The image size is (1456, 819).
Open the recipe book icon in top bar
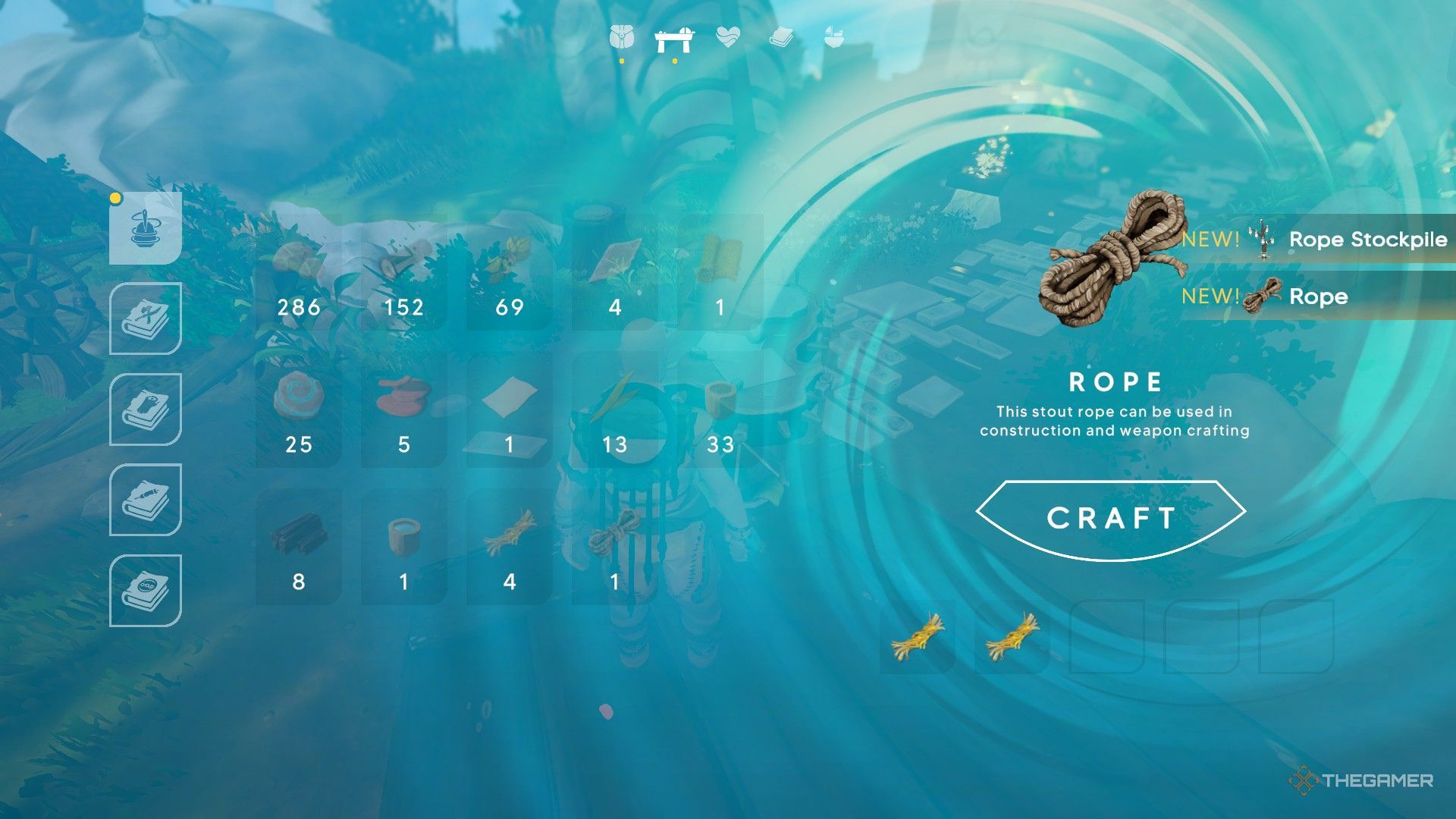(x=781, y=36)
